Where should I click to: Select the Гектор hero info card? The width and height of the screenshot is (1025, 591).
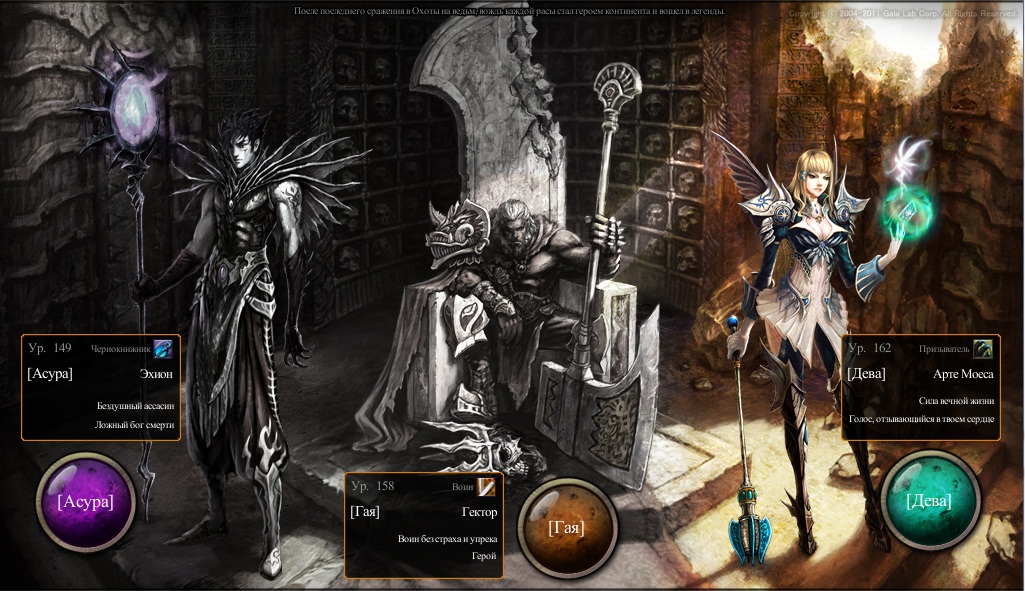[x=424, y=525]
